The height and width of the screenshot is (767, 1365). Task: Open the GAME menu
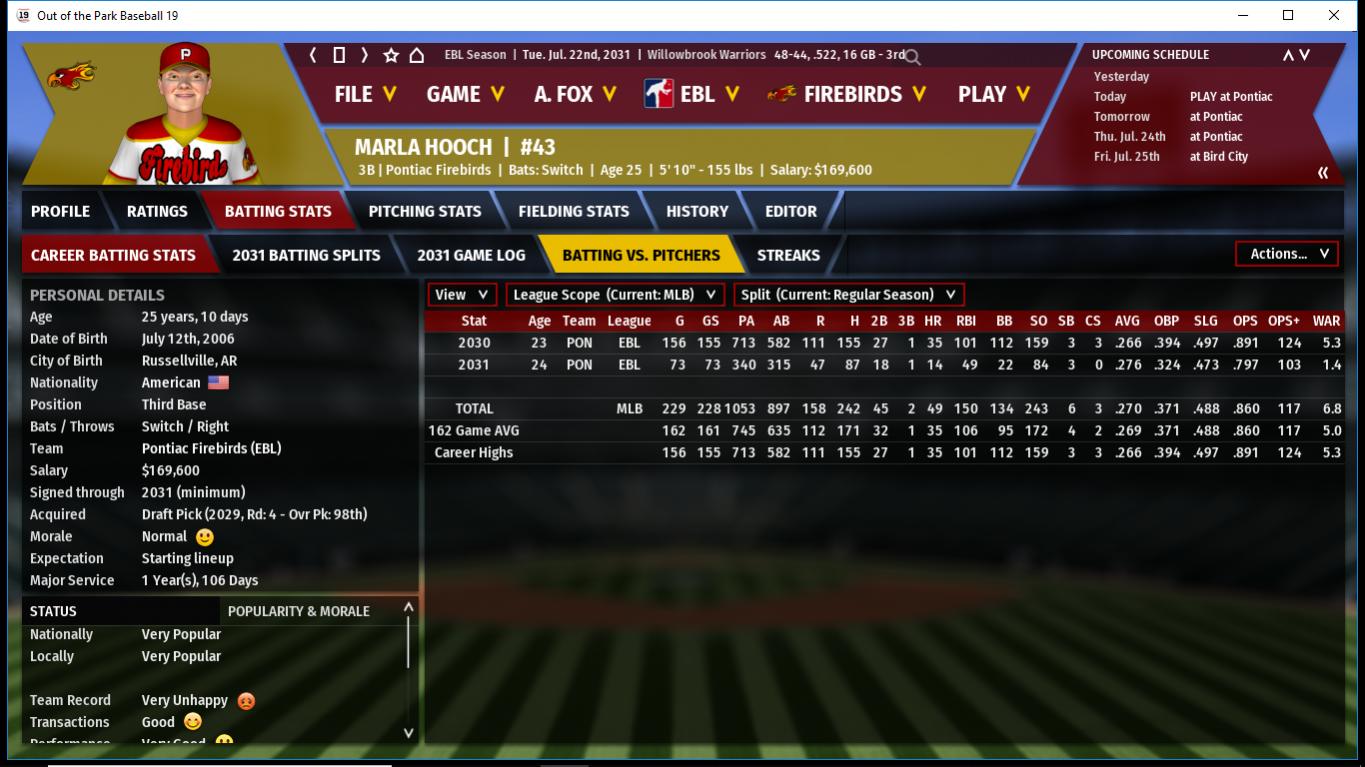[465, 94]
